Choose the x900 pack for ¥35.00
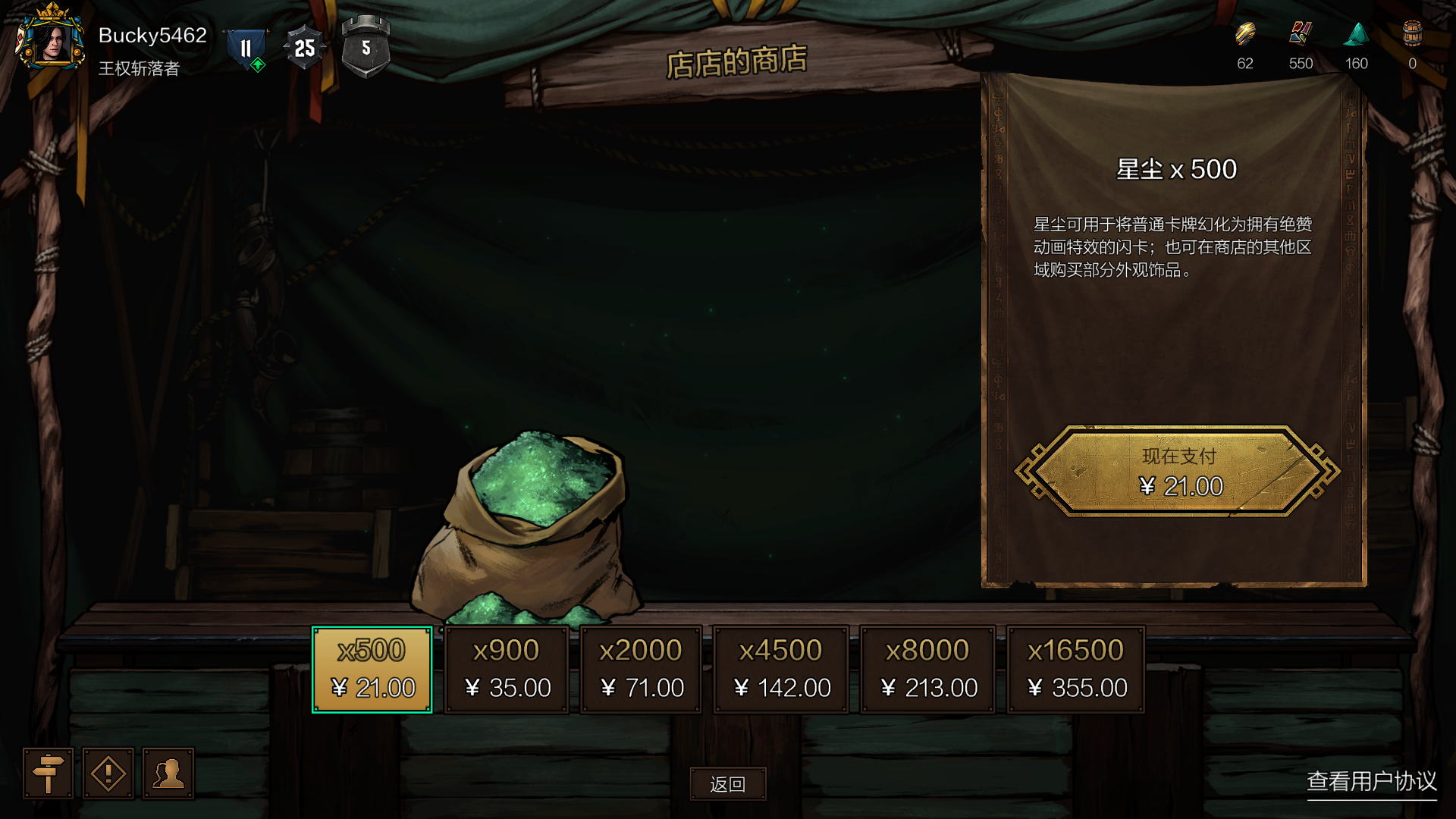 [507, 670]
